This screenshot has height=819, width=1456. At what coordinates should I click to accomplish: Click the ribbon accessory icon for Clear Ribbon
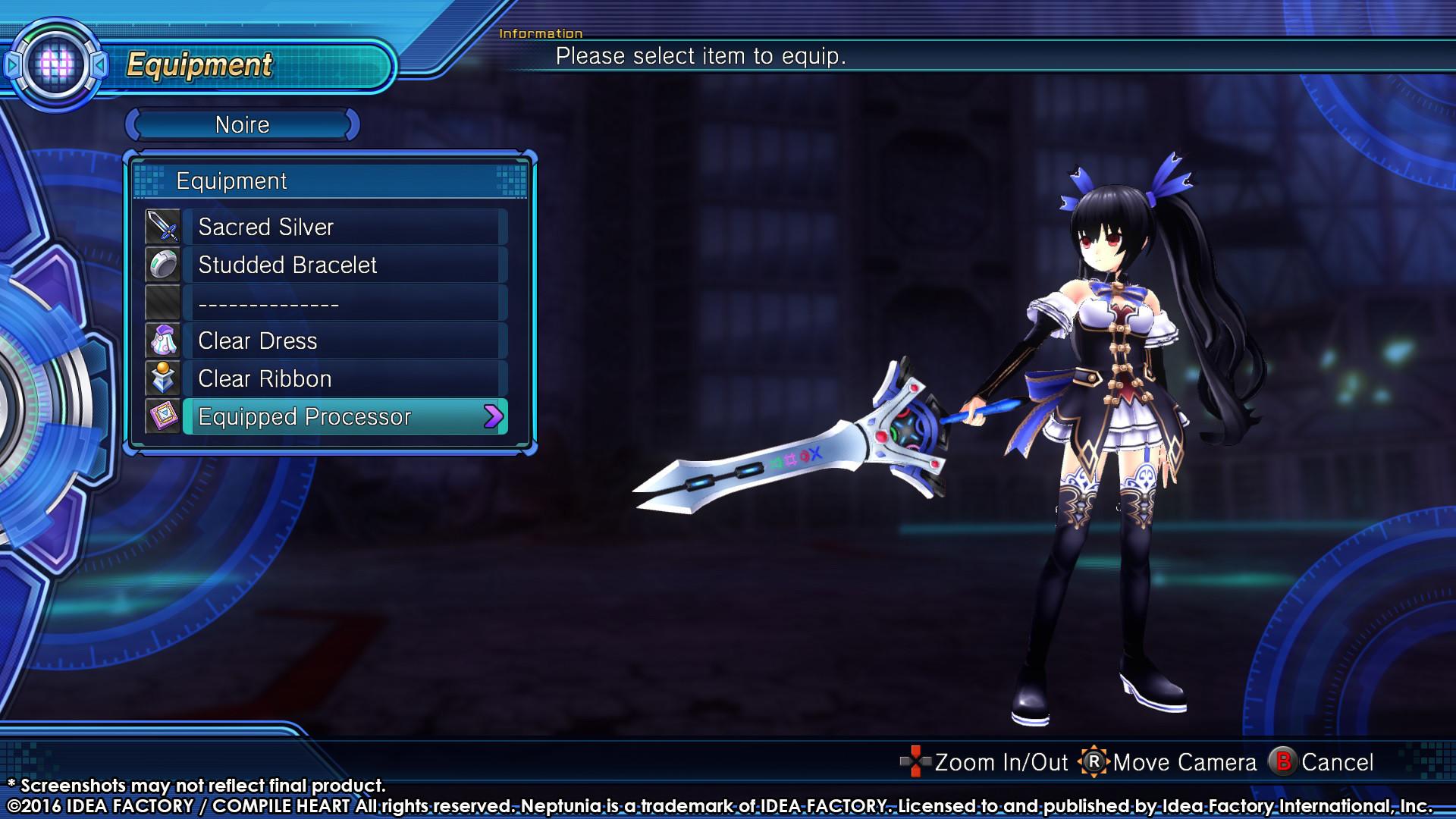click(x=161, y=378)
